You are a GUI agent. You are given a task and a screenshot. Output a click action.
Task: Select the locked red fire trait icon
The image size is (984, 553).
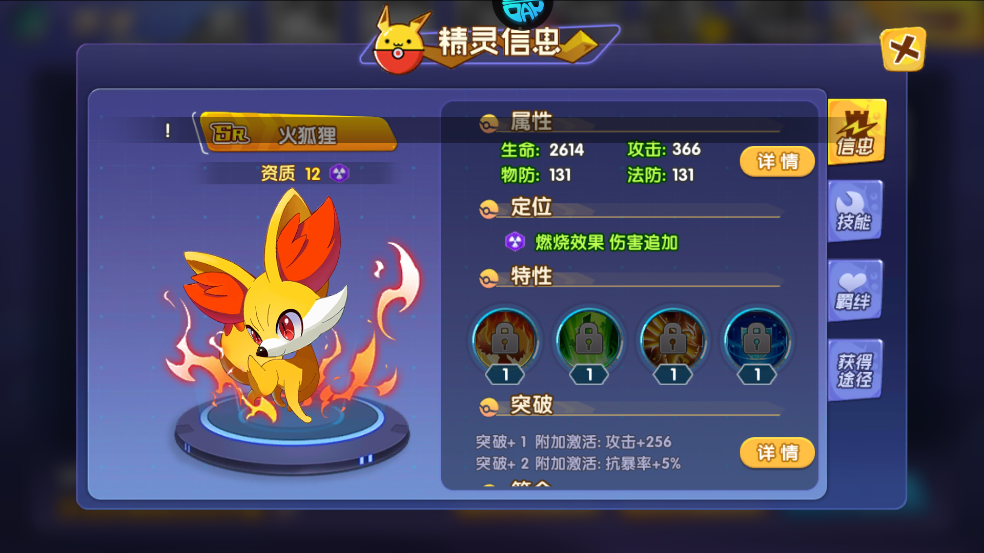coord(505,340)
